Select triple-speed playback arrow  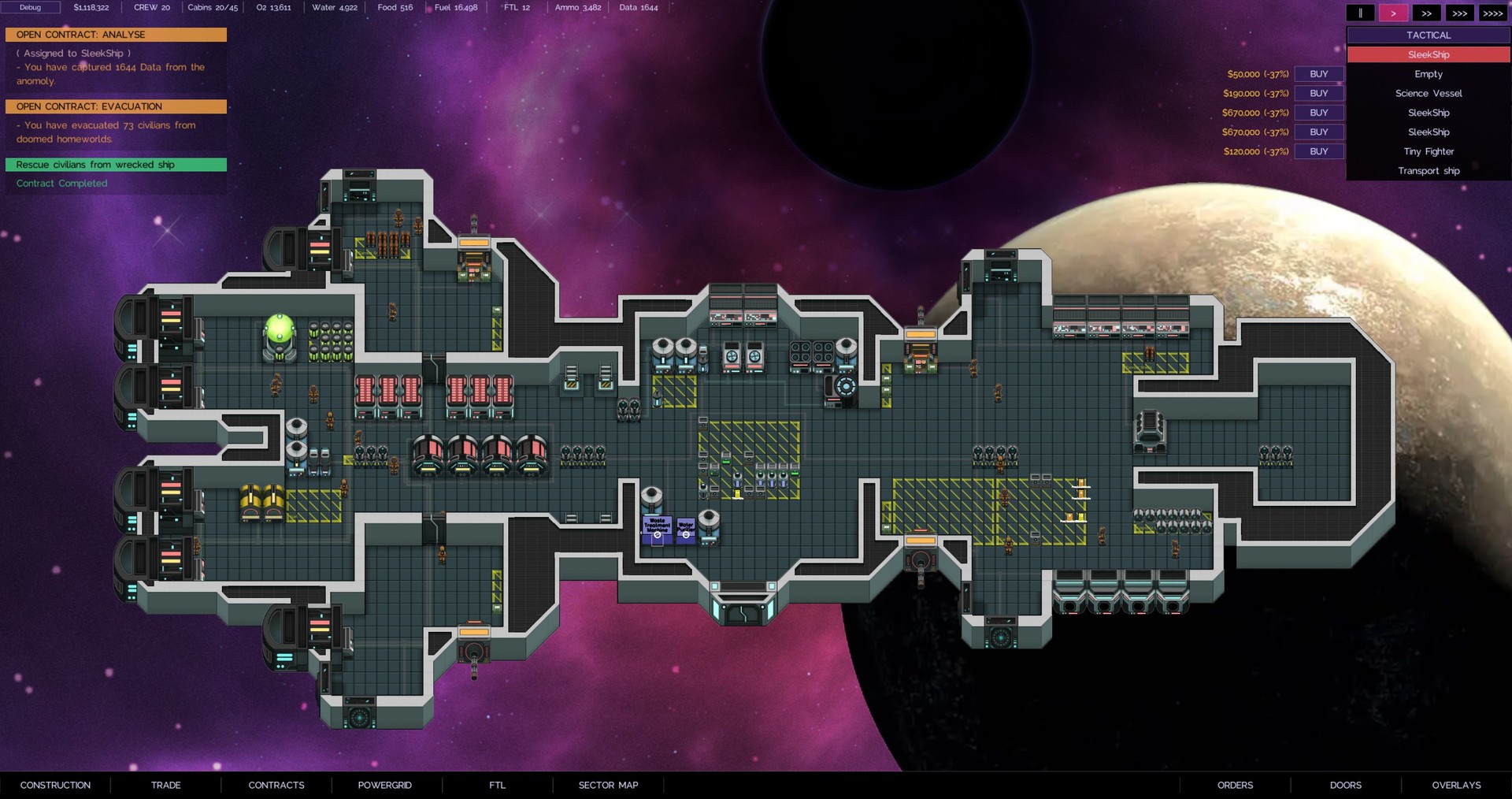(1459, 13)
